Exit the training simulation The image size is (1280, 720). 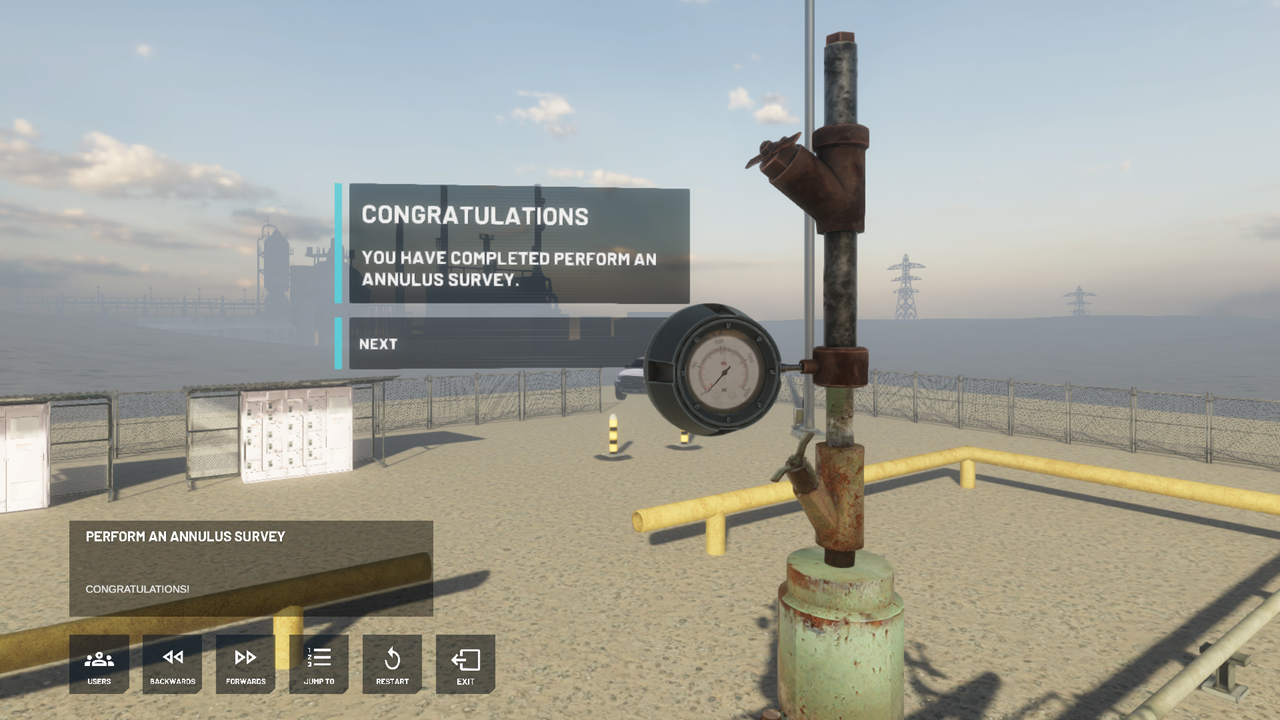click(x=465, y=664)
